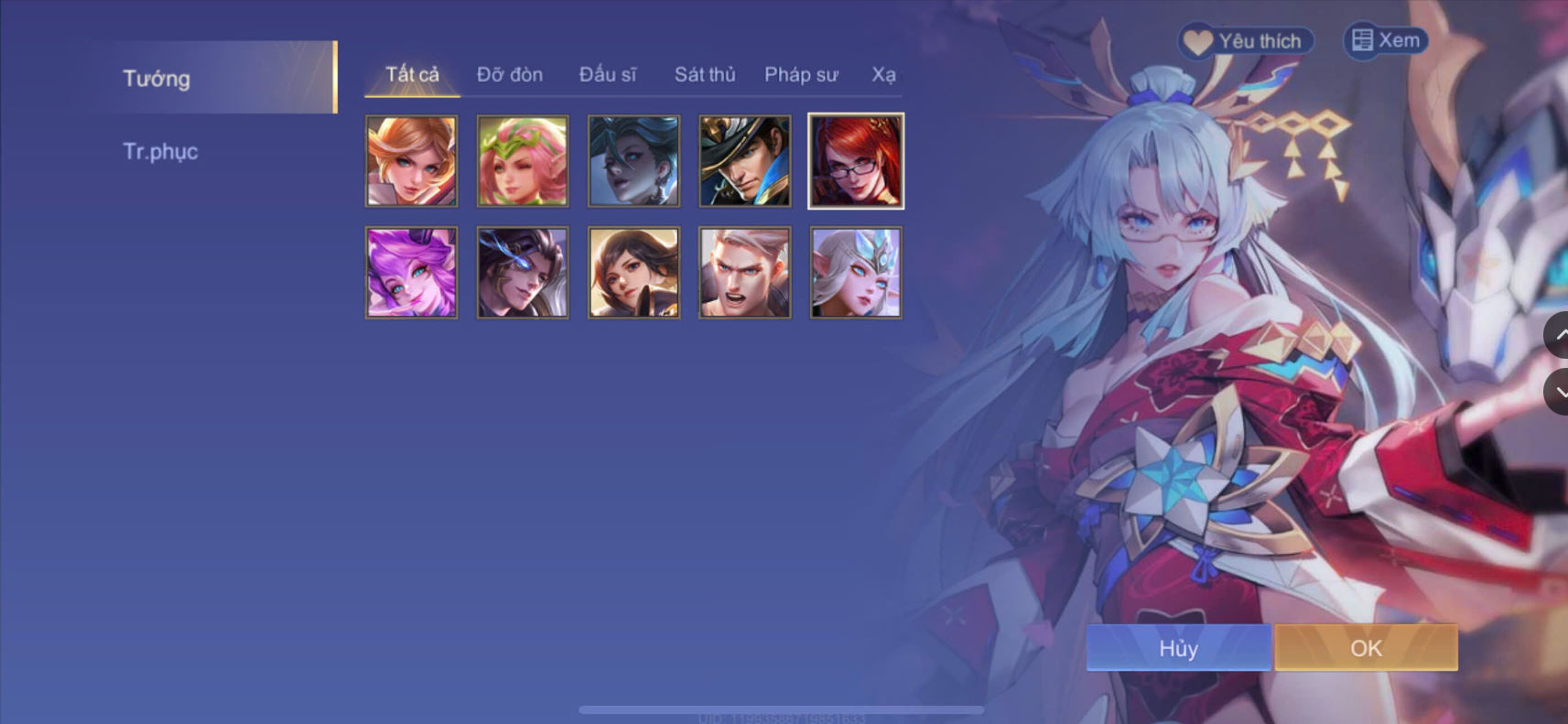Confirm selection with the OK button
Screen dimensions: 1568x724
point(1366,648)
